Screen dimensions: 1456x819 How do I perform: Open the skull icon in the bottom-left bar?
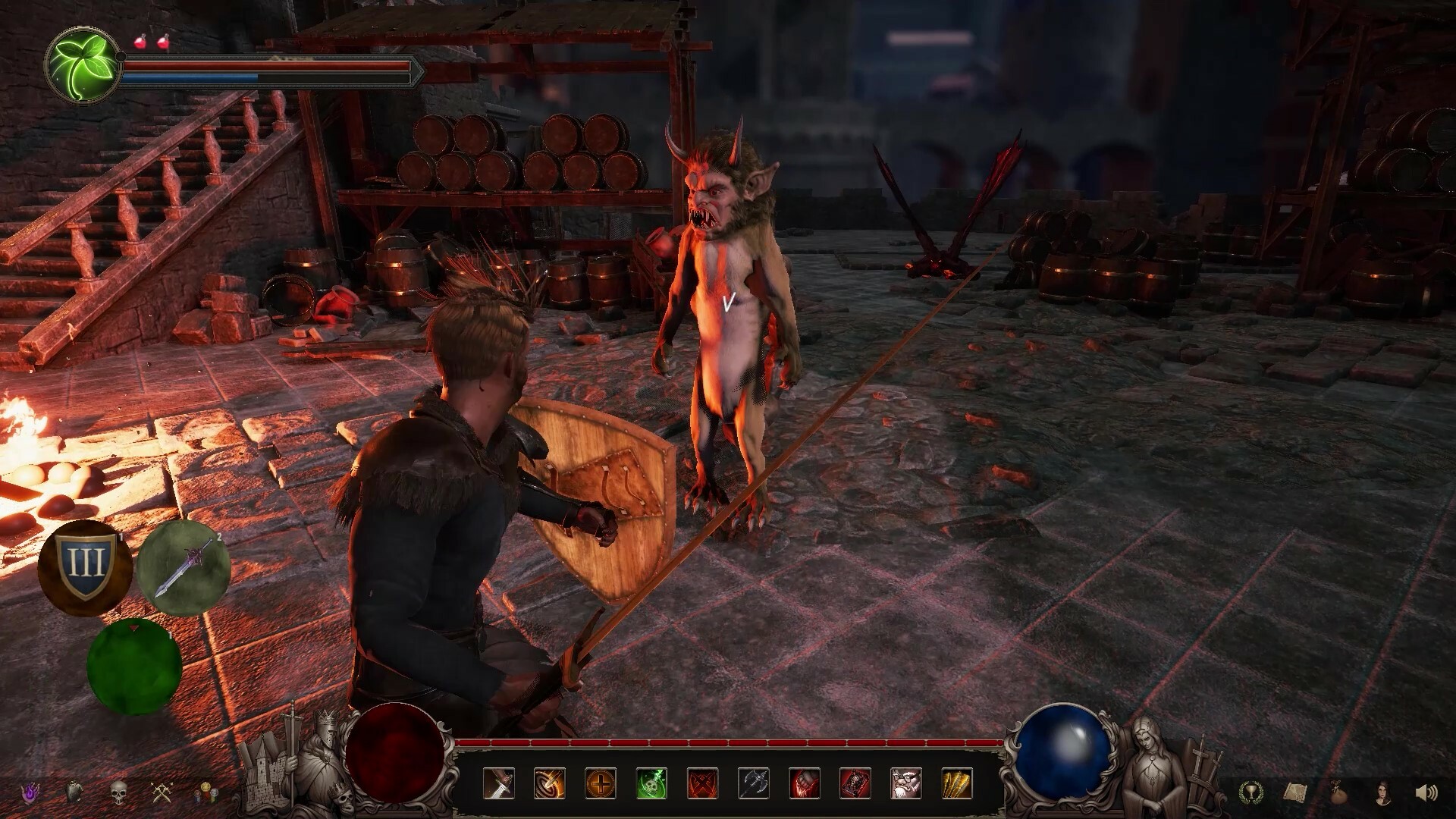(118, 792)
